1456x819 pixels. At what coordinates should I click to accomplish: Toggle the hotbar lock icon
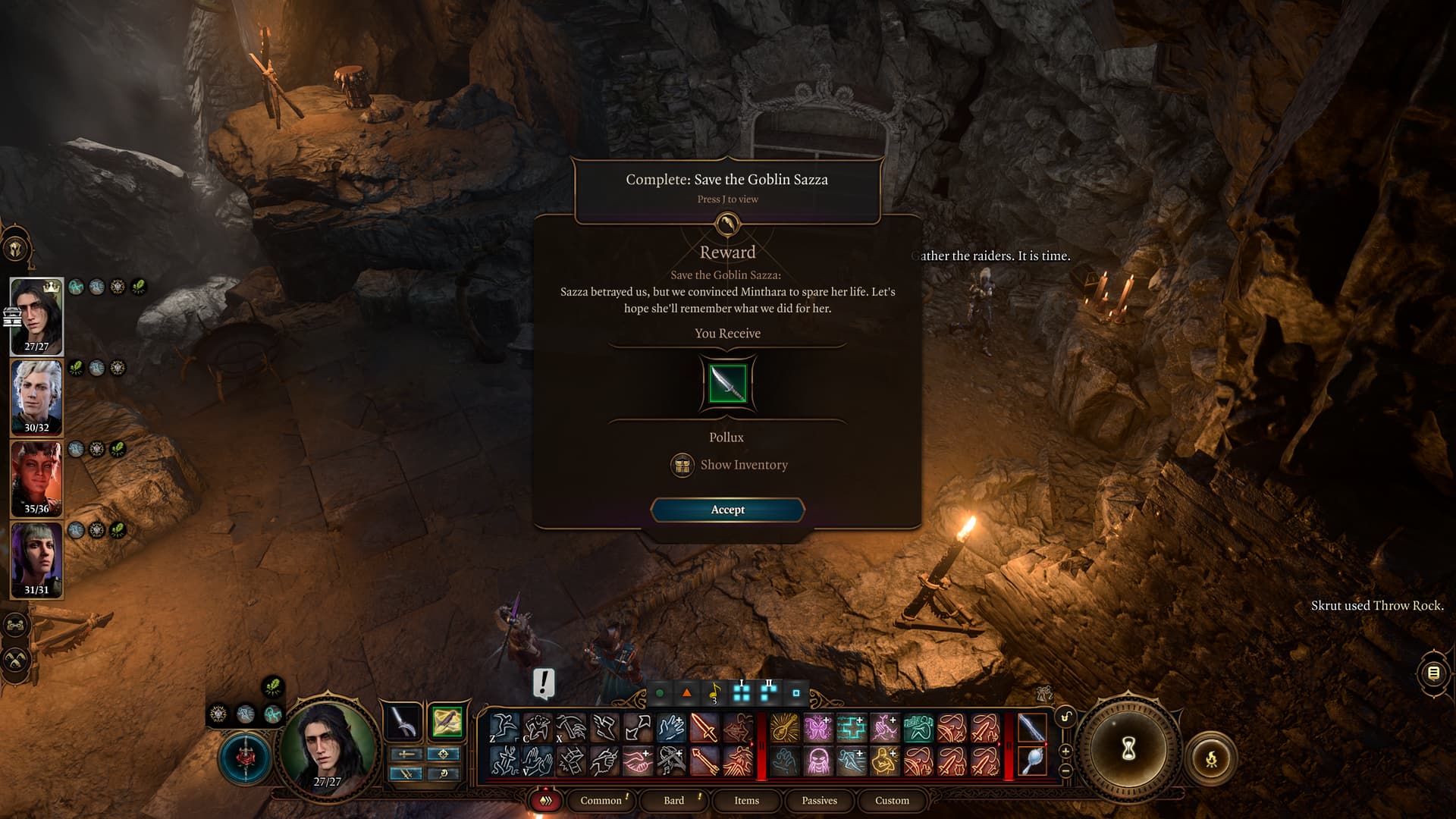click(1065, 717)
